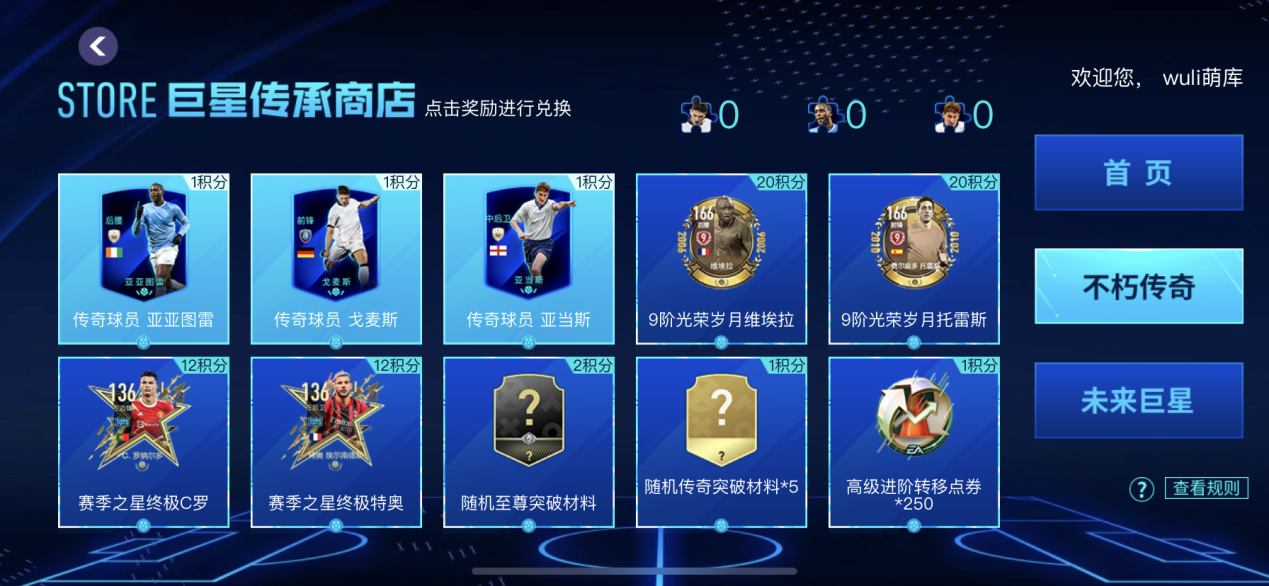Redeem 高级进阶转移点券*250
The width and height of the screenshot is (1269, 586).
pos(914,441)
